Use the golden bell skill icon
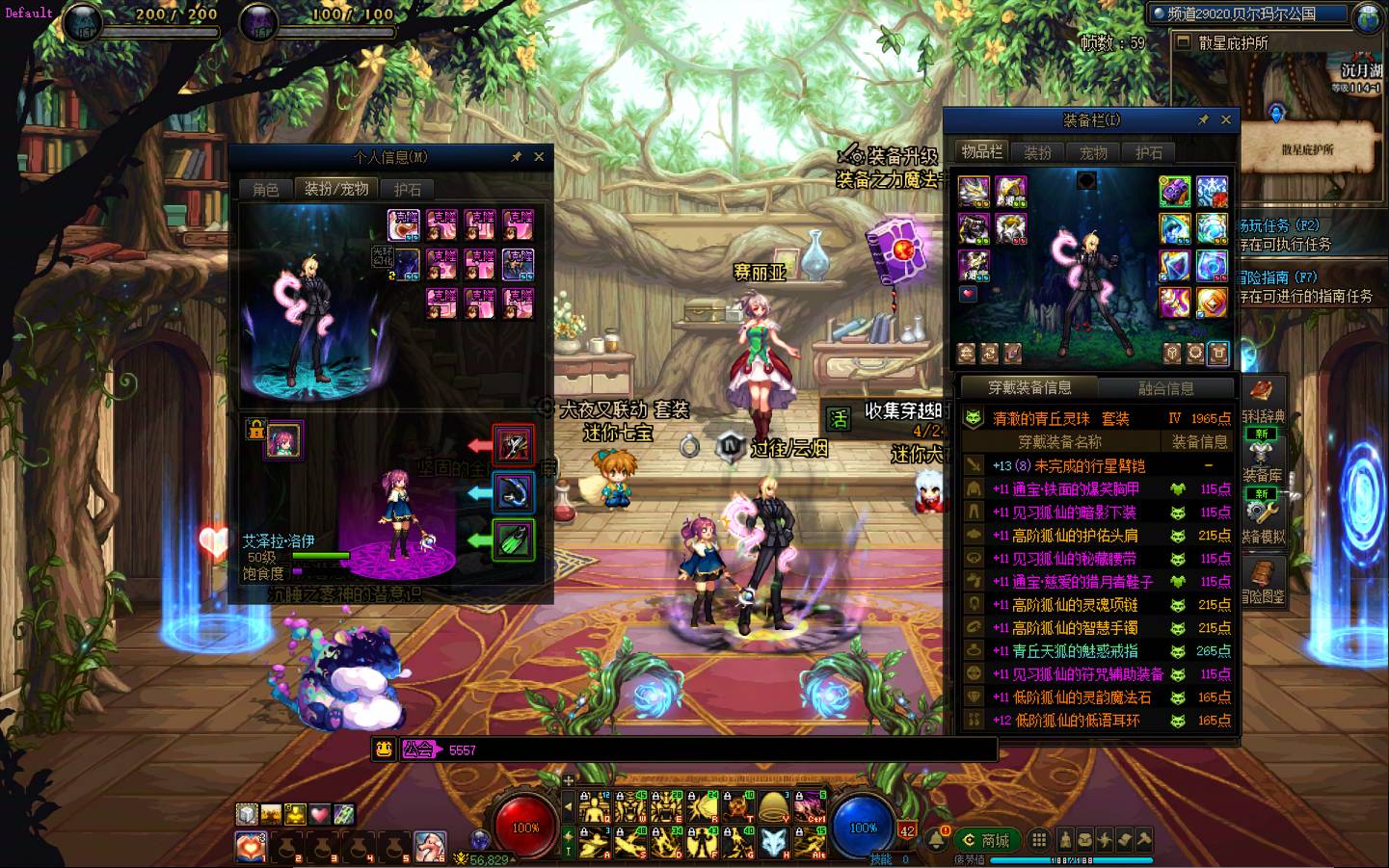The height and width of the screenshot is (868, 1389). pos(771,807)
